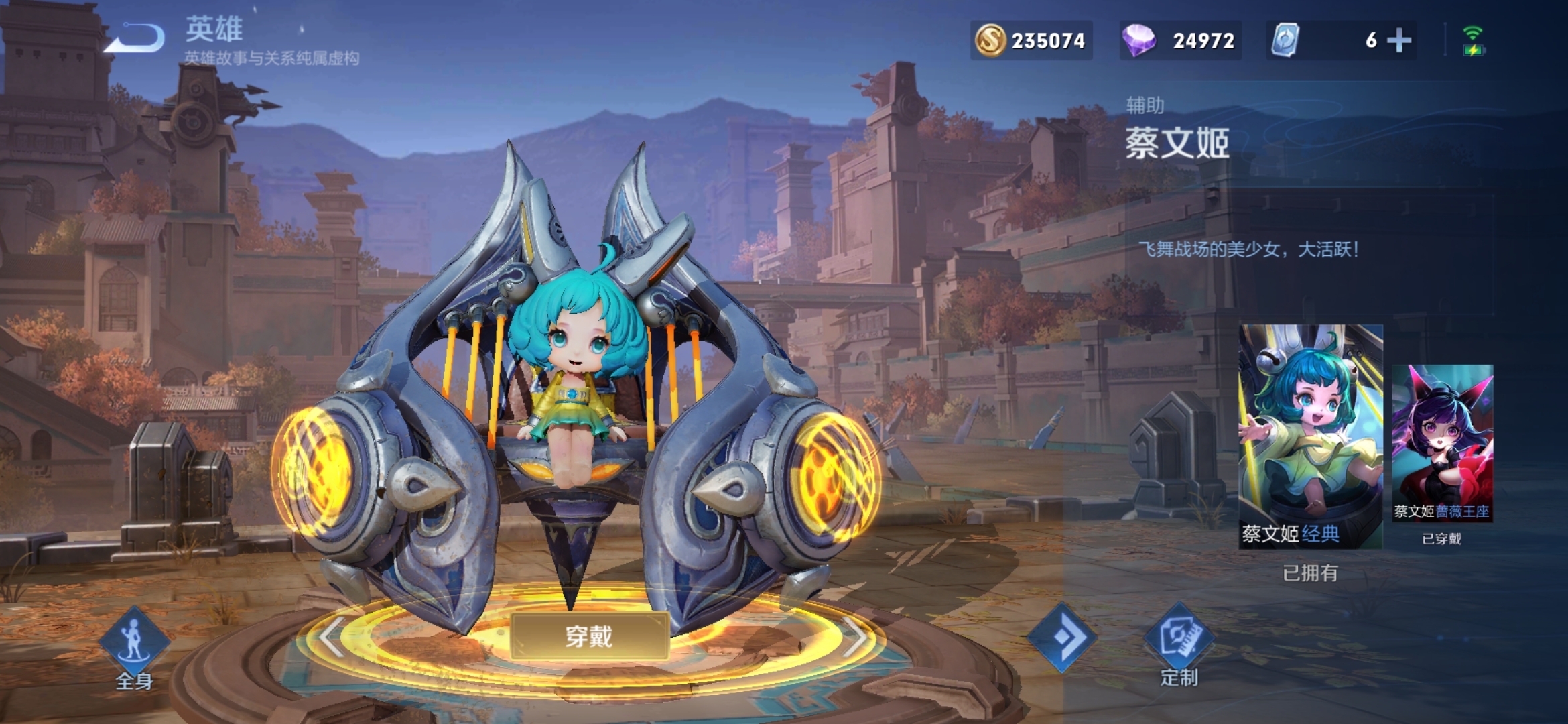Screen dimensions: 1568x724
Task: Go back using the return arrow
Action: [x=136, y=39]
